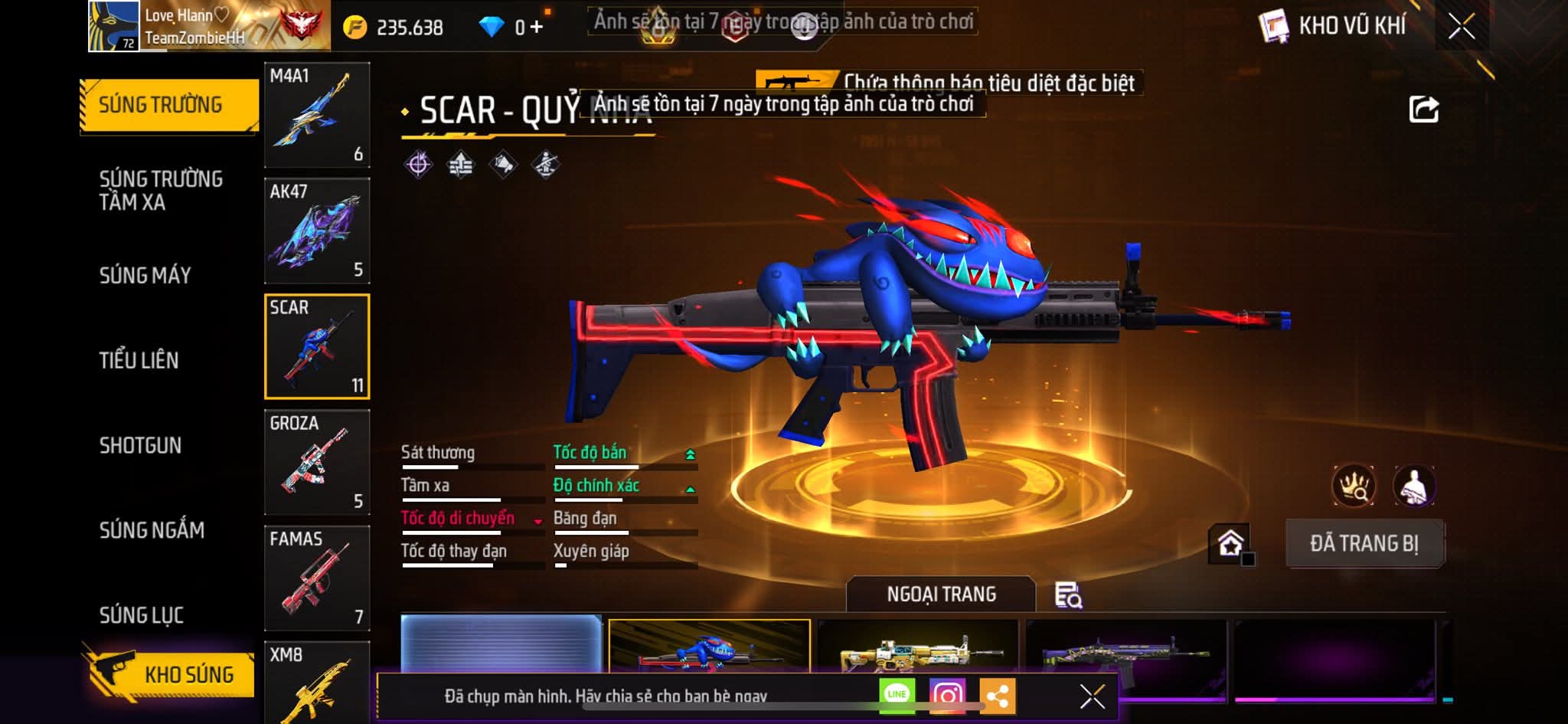
Task: Choose the AK47 weapon tile
Action: pyautogui.click(x=317, y=231)
